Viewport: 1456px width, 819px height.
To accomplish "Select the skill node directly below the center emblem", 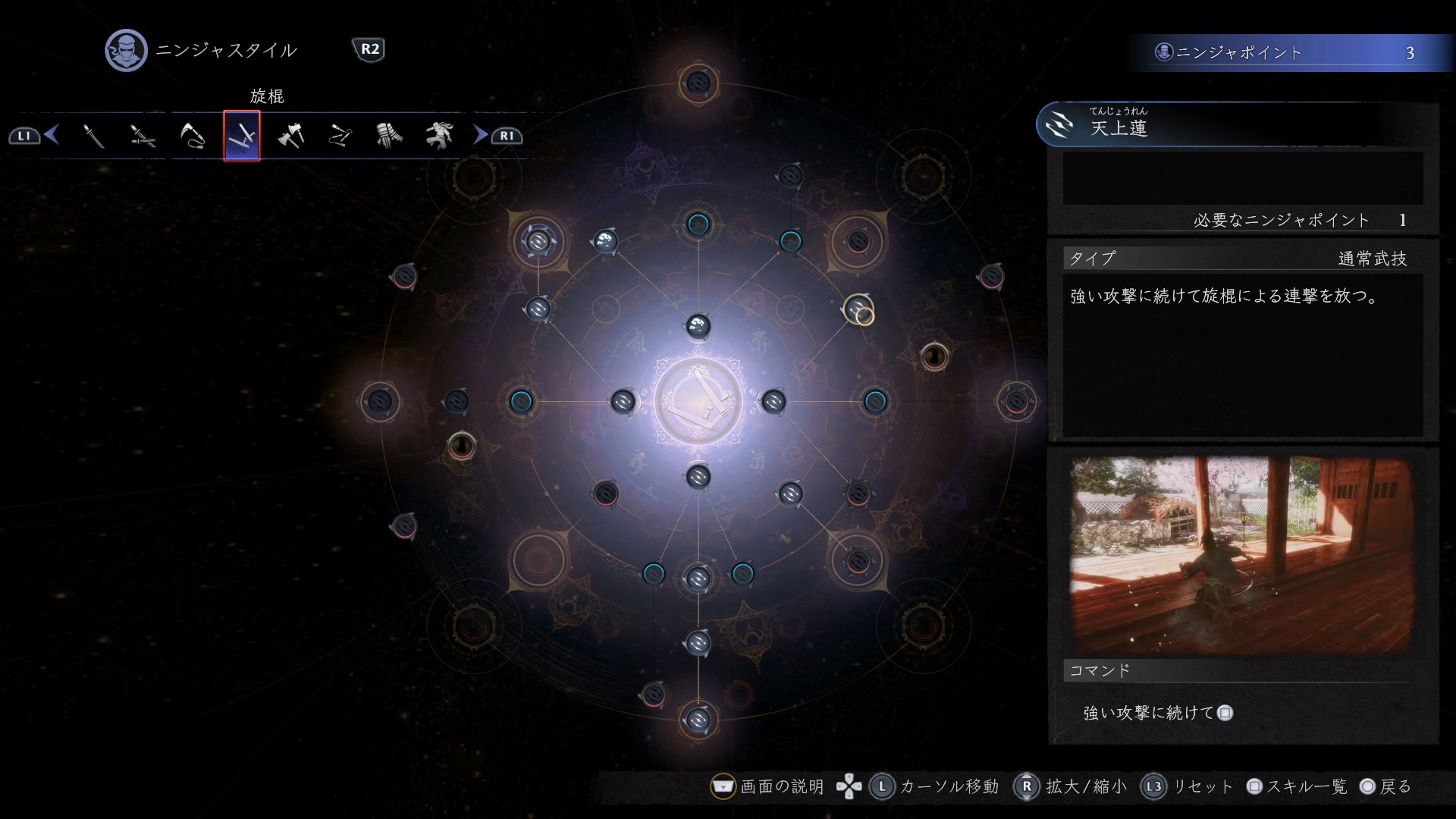I will click(698, 477).
